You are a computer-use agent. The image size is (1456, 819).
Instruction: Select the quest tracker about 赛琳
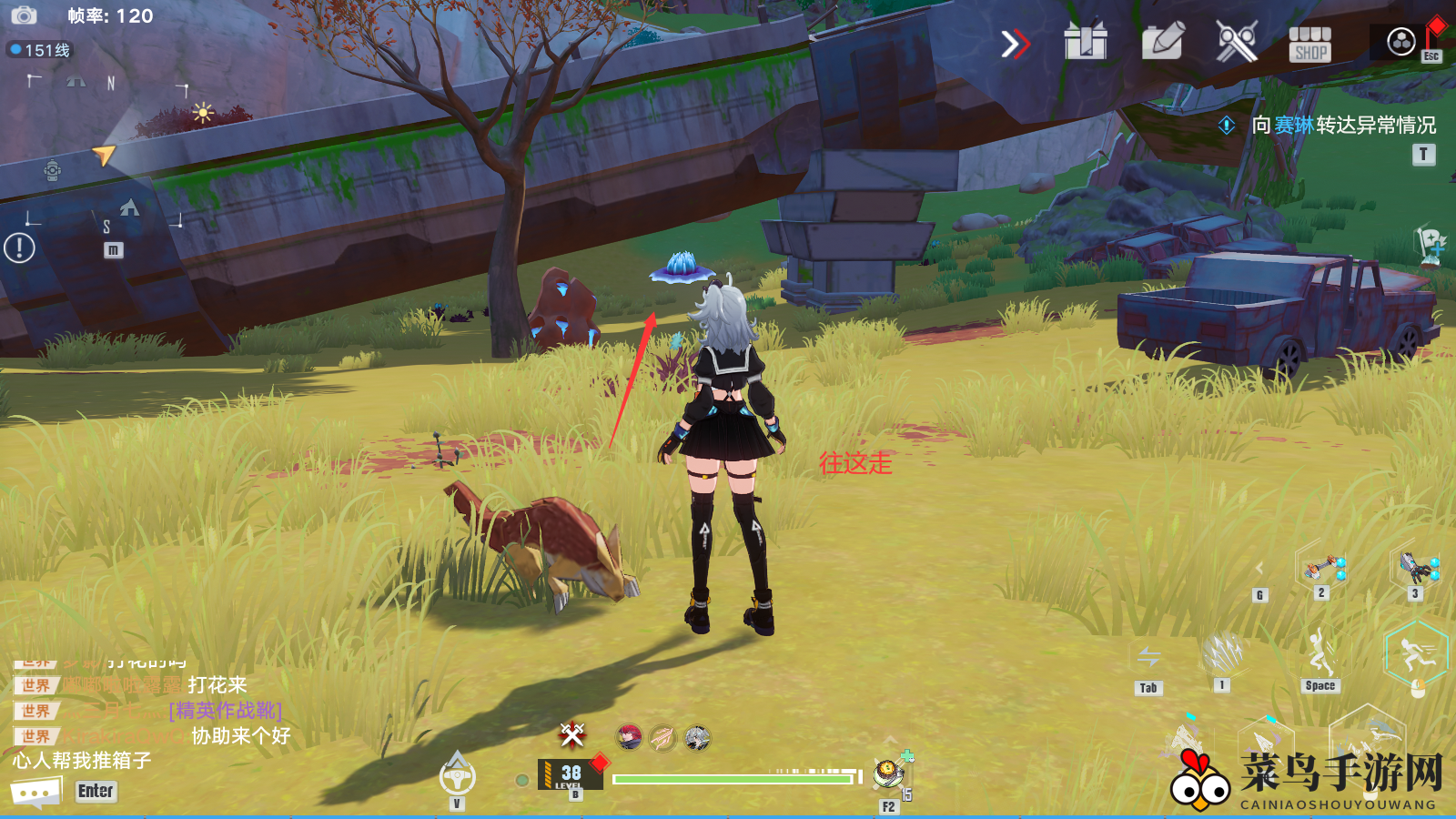1343,125
